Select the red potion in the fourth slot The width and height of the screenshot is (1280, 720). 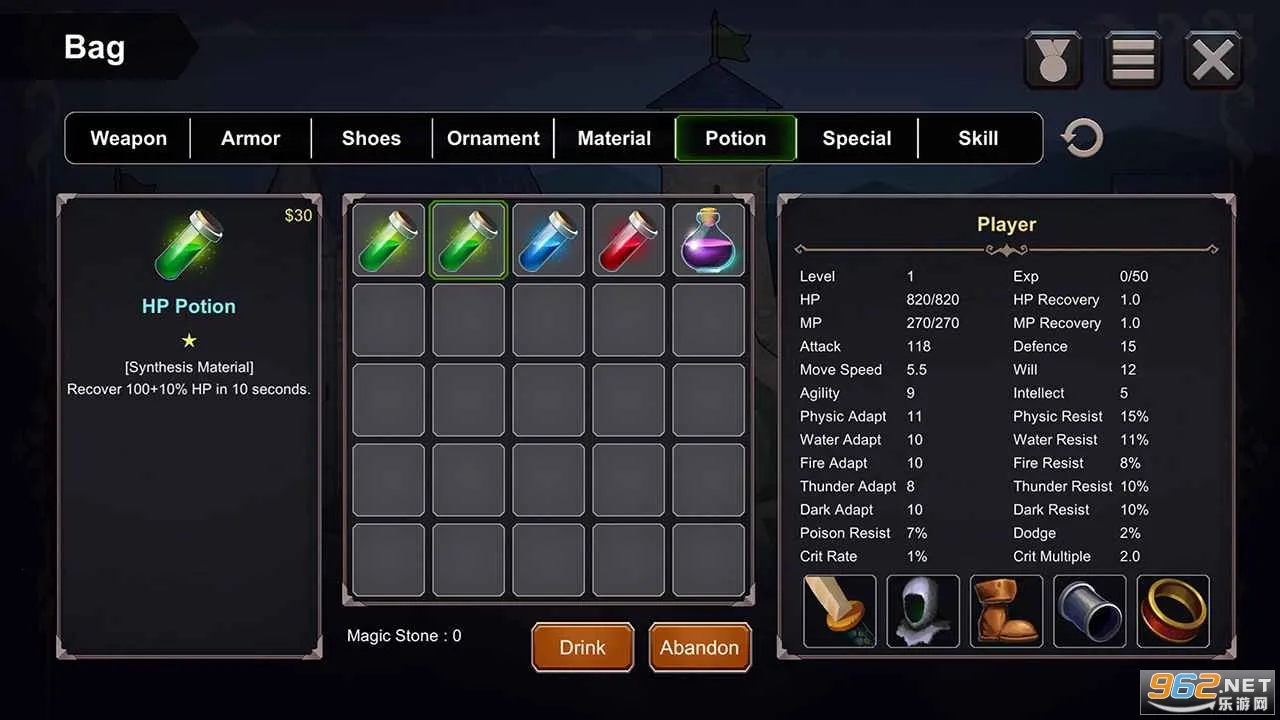pos(628,239)
